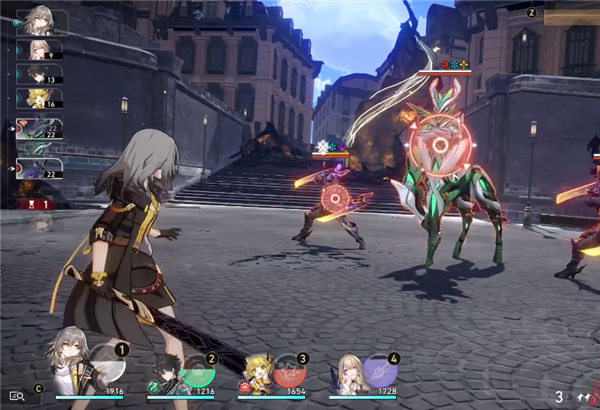Open the magnifier details icon in the corner

[16, 396]
